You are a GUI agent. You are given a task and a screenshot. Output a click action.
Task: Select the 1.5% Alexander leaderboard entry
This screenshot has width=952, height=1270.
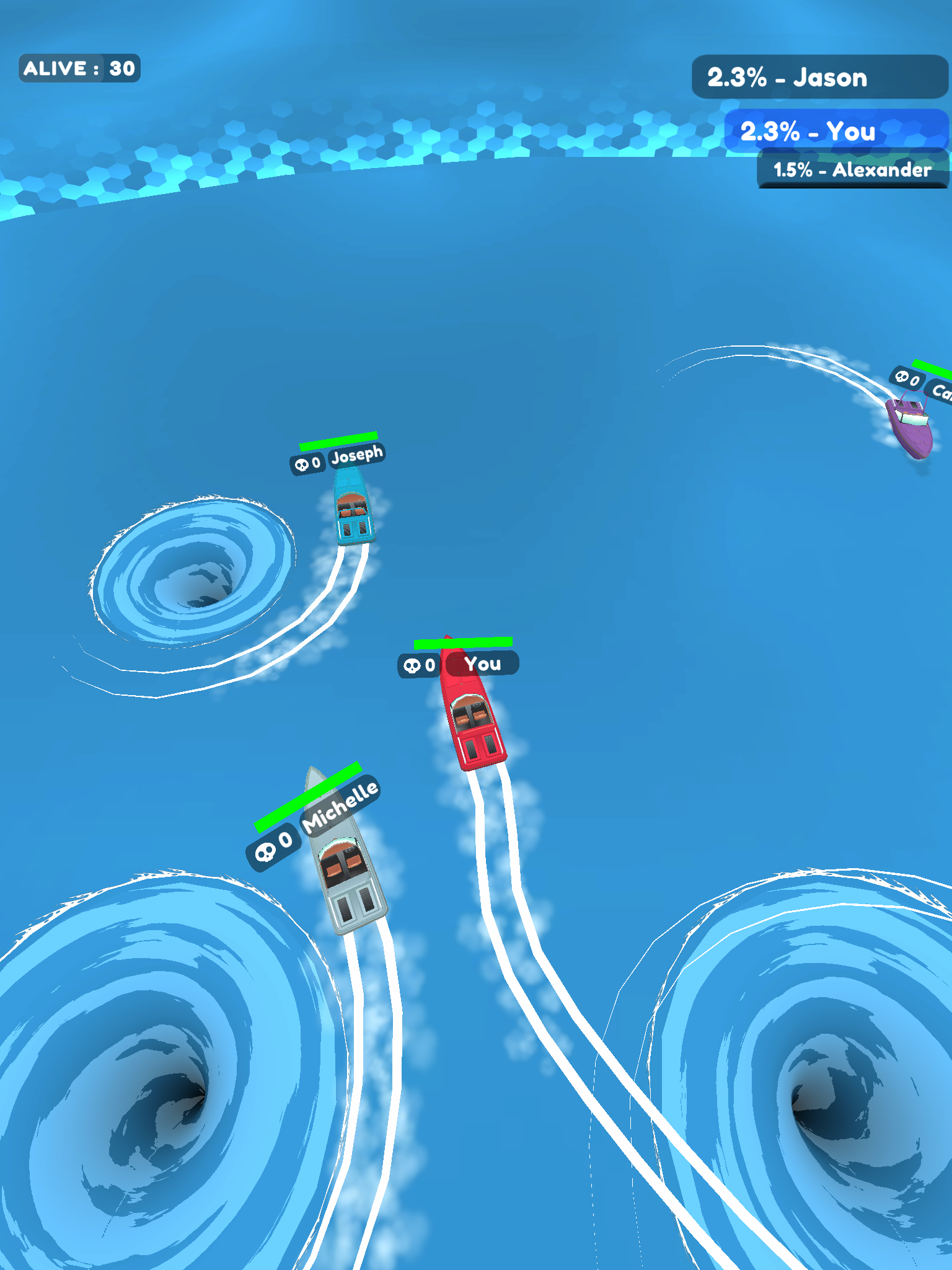852,170
